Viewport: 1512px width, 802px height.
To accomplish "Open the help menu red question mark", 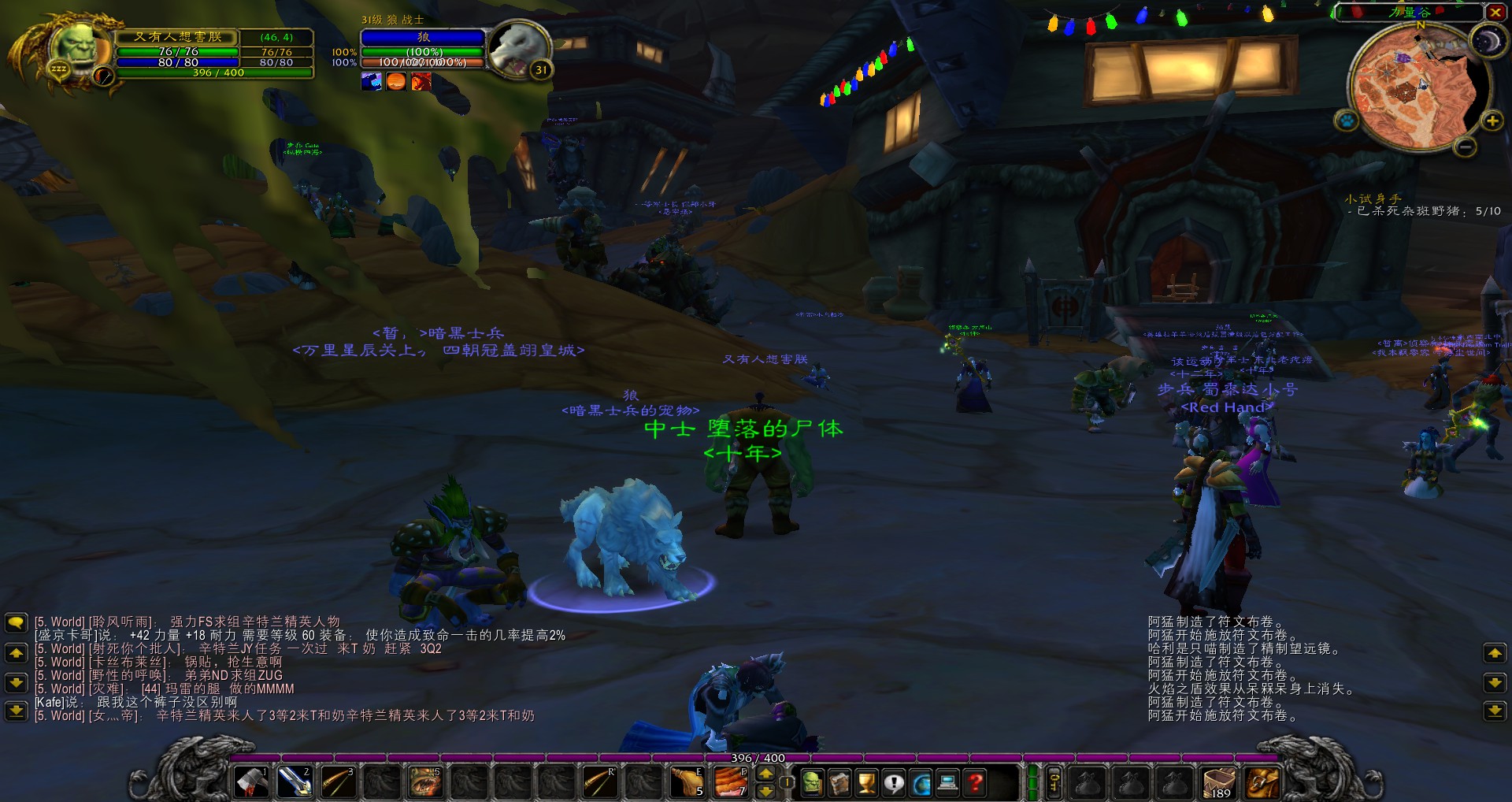I will click(x=973, y=784).
